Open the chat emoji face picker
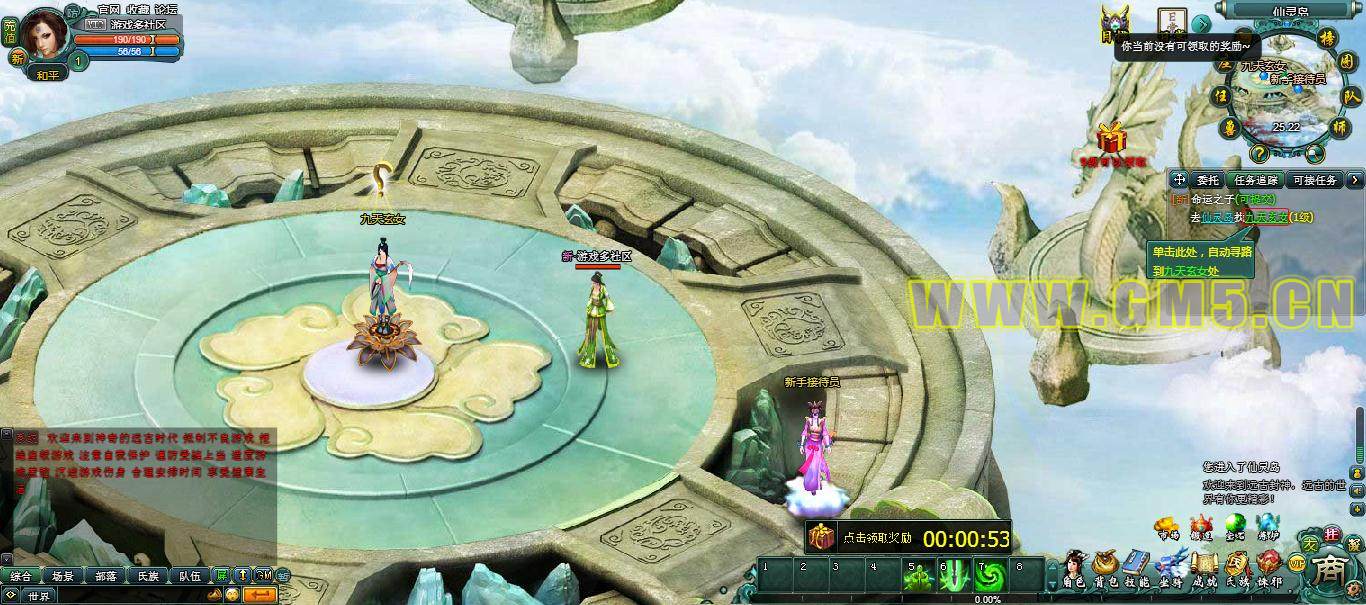The height and width of the screenshot is (605, 1366). point(231,595)
